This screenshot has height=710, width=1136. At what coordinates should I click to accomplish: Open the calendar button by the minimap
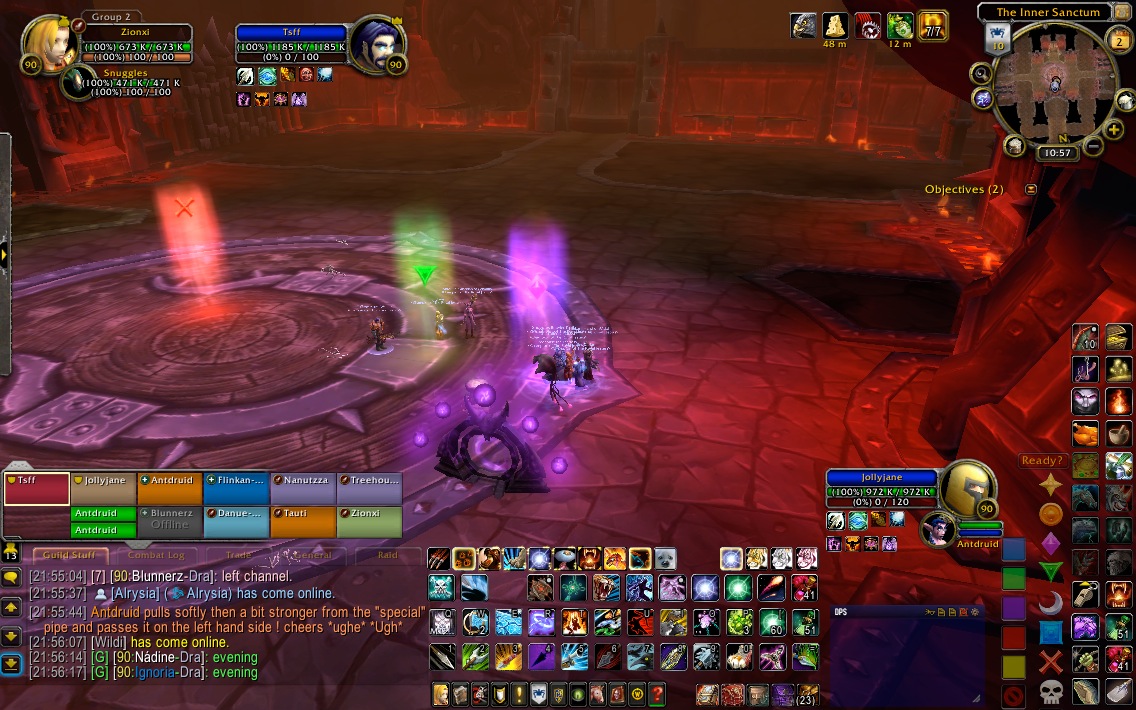pyautogui.click(x=1119, y=39)
